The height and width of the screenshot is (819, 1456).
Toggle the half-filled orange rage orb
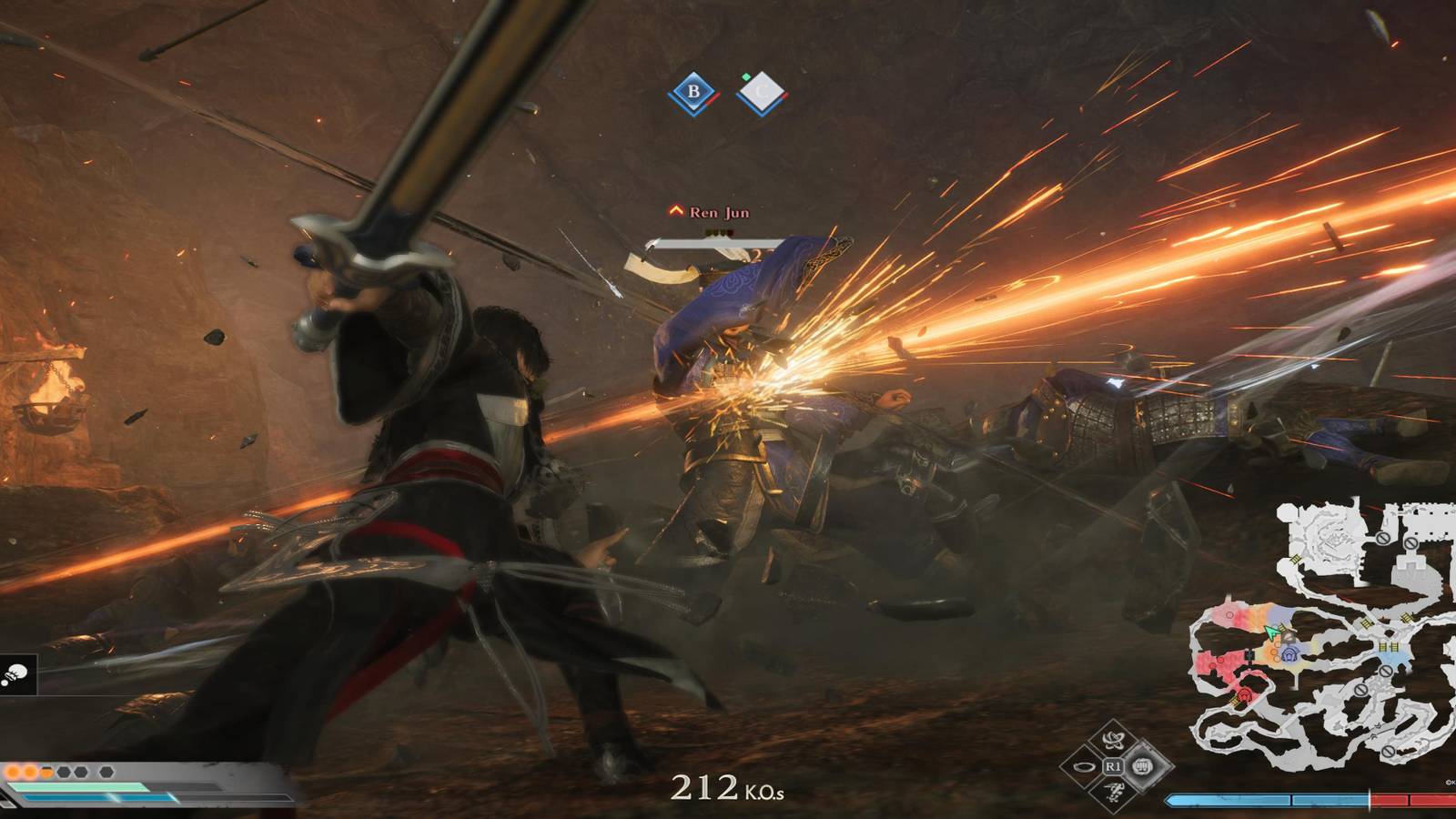coord(46,772)
